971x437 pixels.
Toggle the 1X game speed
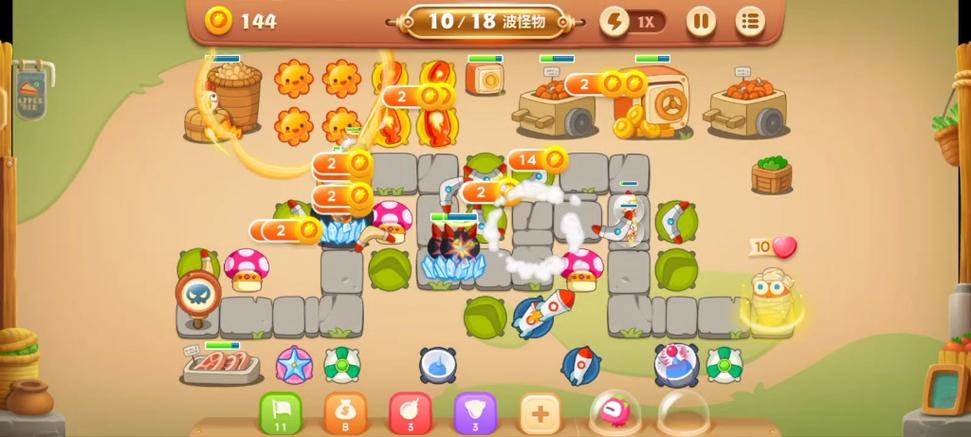click(x=633, y=21)
